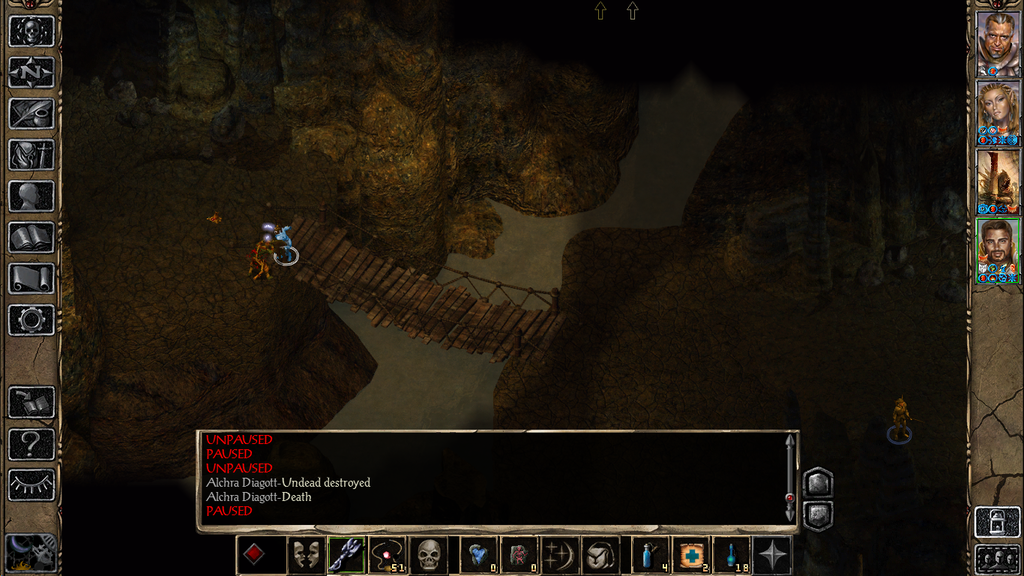This screenshot has height=576, width=1024.
Task: Select the third party member portrait
Action: 997,180
